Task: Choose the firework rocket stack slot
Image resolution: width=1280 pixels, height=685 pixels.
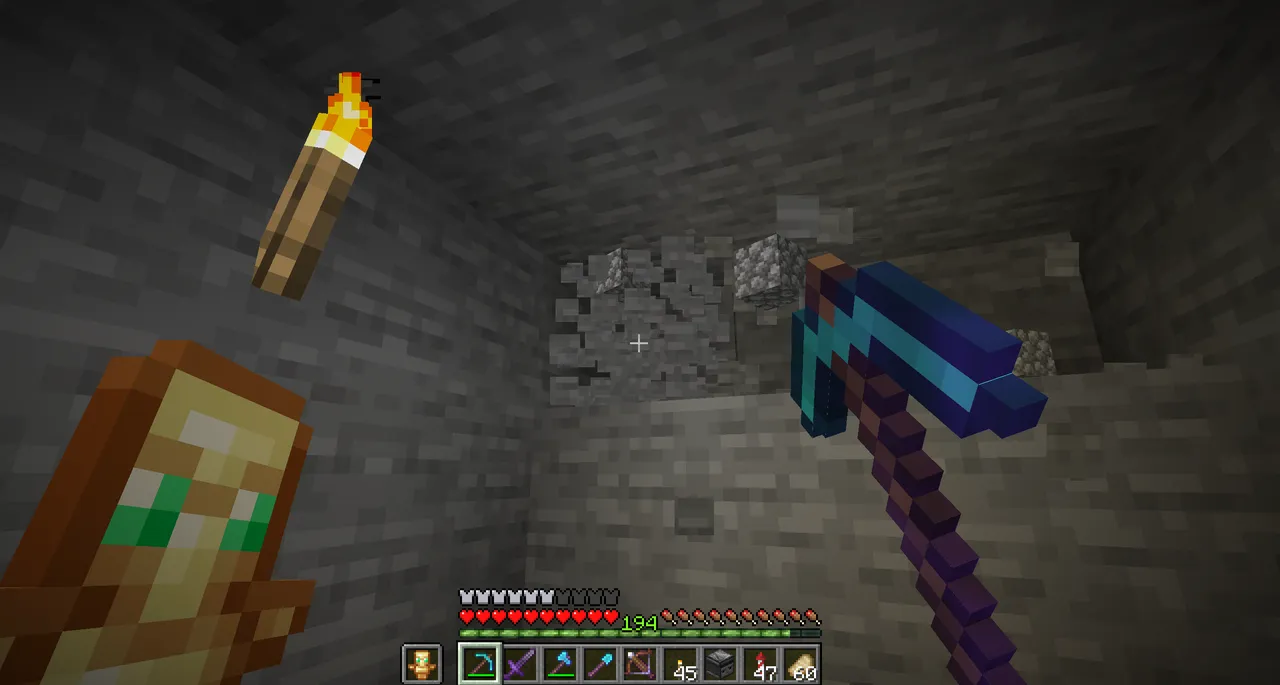Action: (760, 664)
